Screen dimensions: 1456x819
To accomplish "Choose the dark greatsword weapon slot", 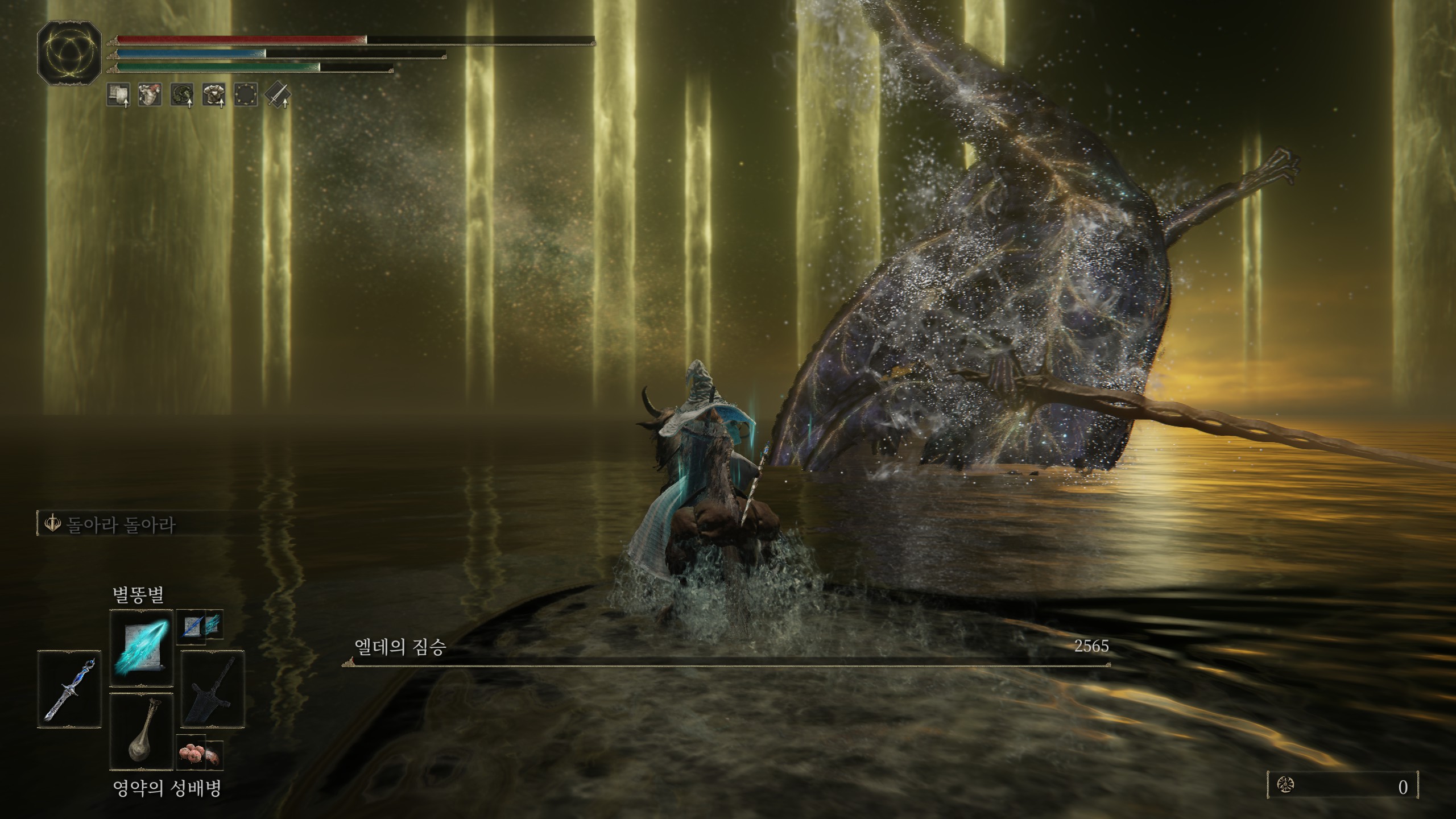I will pyautogui.click(x=213, y=689).
